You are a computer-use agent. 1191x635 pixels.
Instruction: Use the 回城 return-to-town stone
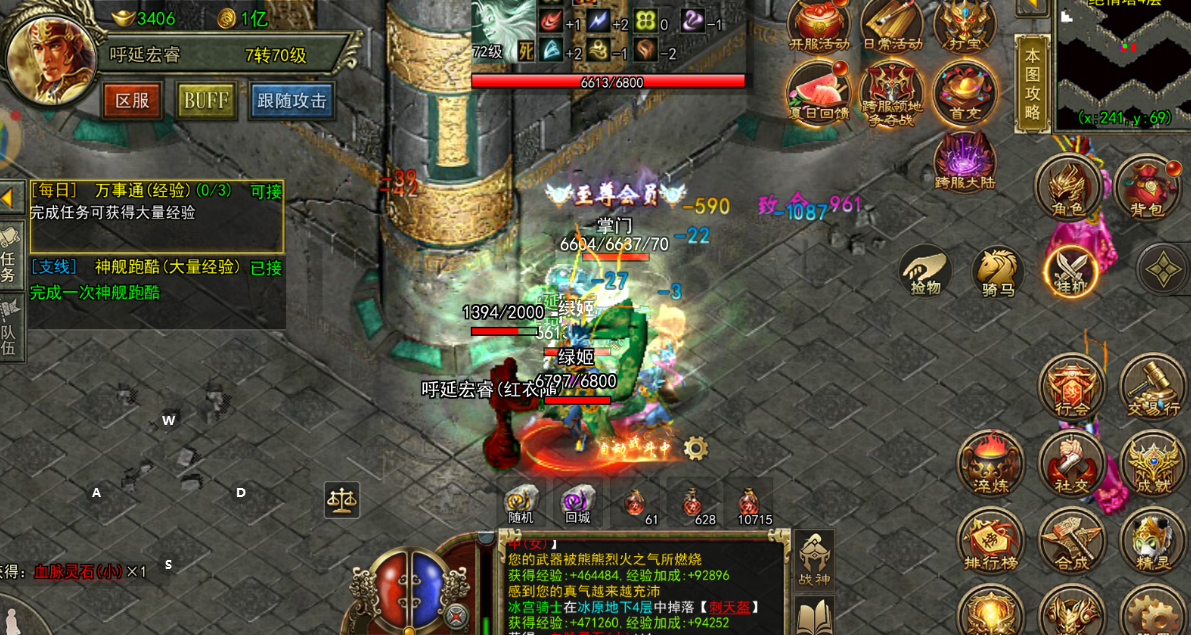coord(578,503)
